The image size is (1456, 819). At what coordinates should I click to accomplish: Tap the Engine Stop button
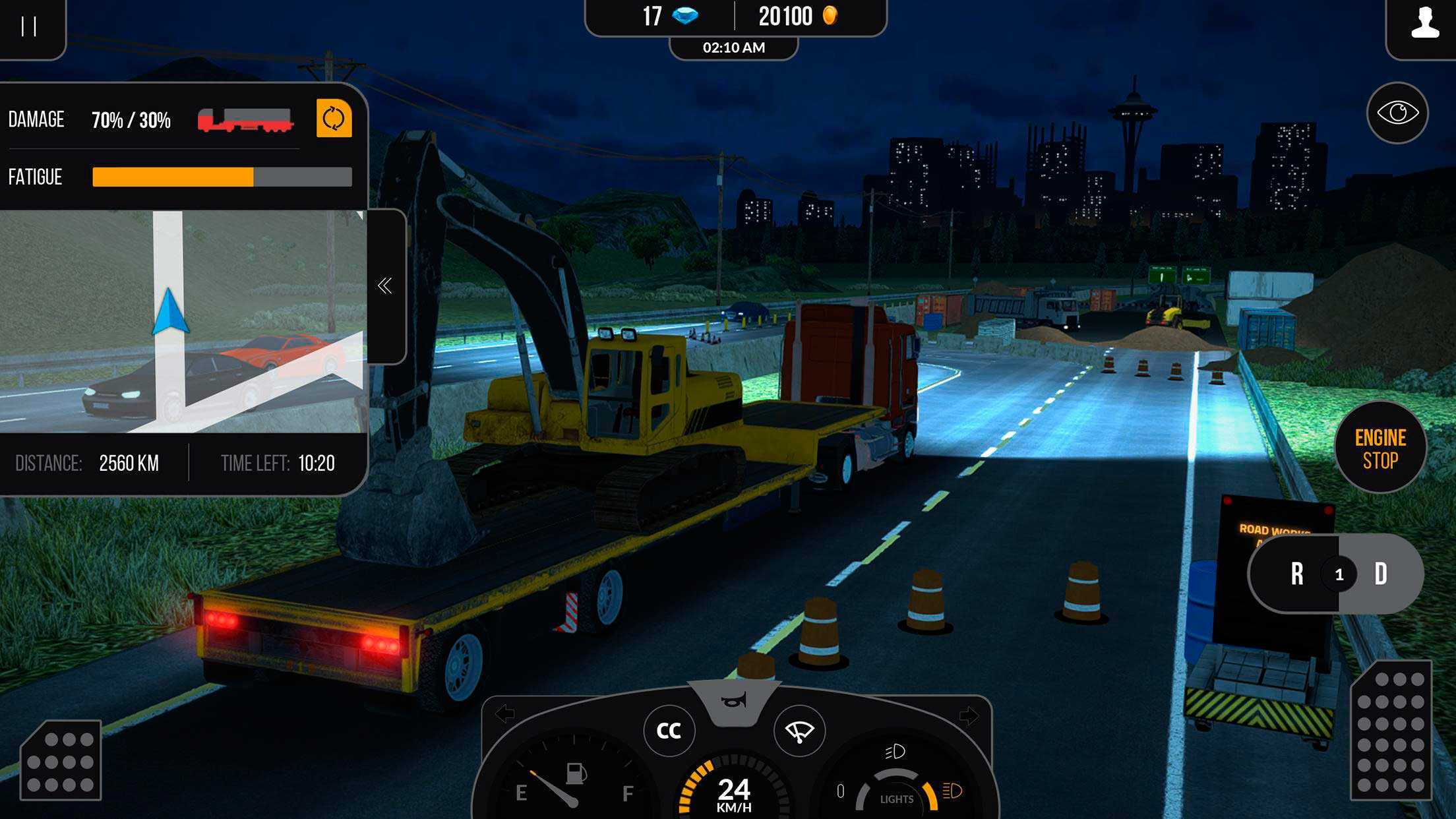(1380, 448)
